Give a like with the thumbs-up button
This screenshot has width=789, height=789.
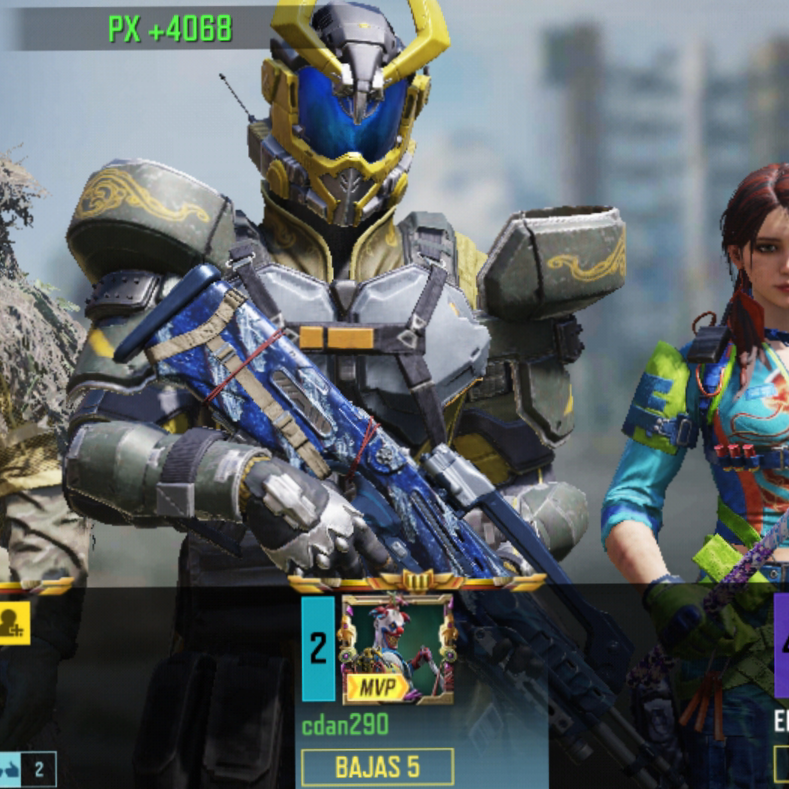pyautogui.click(x=13, y=769)
